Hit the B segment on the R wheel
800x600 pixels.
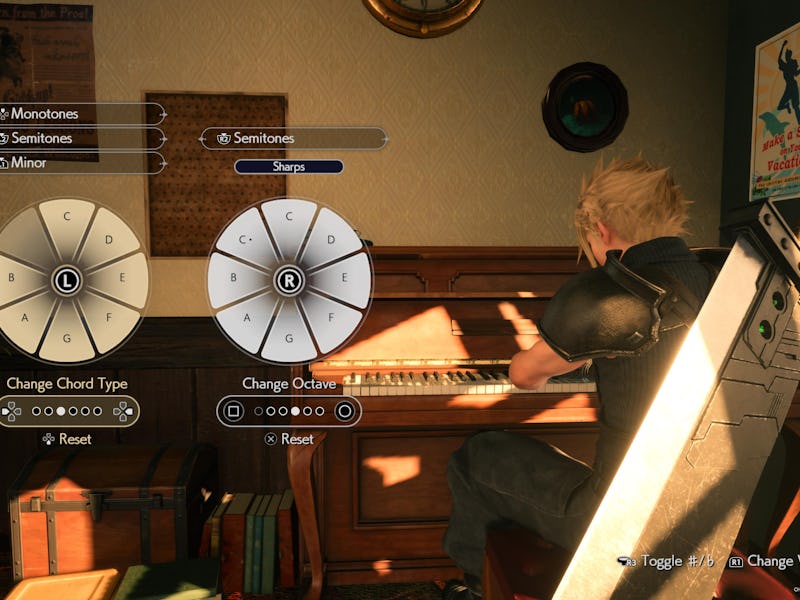(x=231, y=280)
